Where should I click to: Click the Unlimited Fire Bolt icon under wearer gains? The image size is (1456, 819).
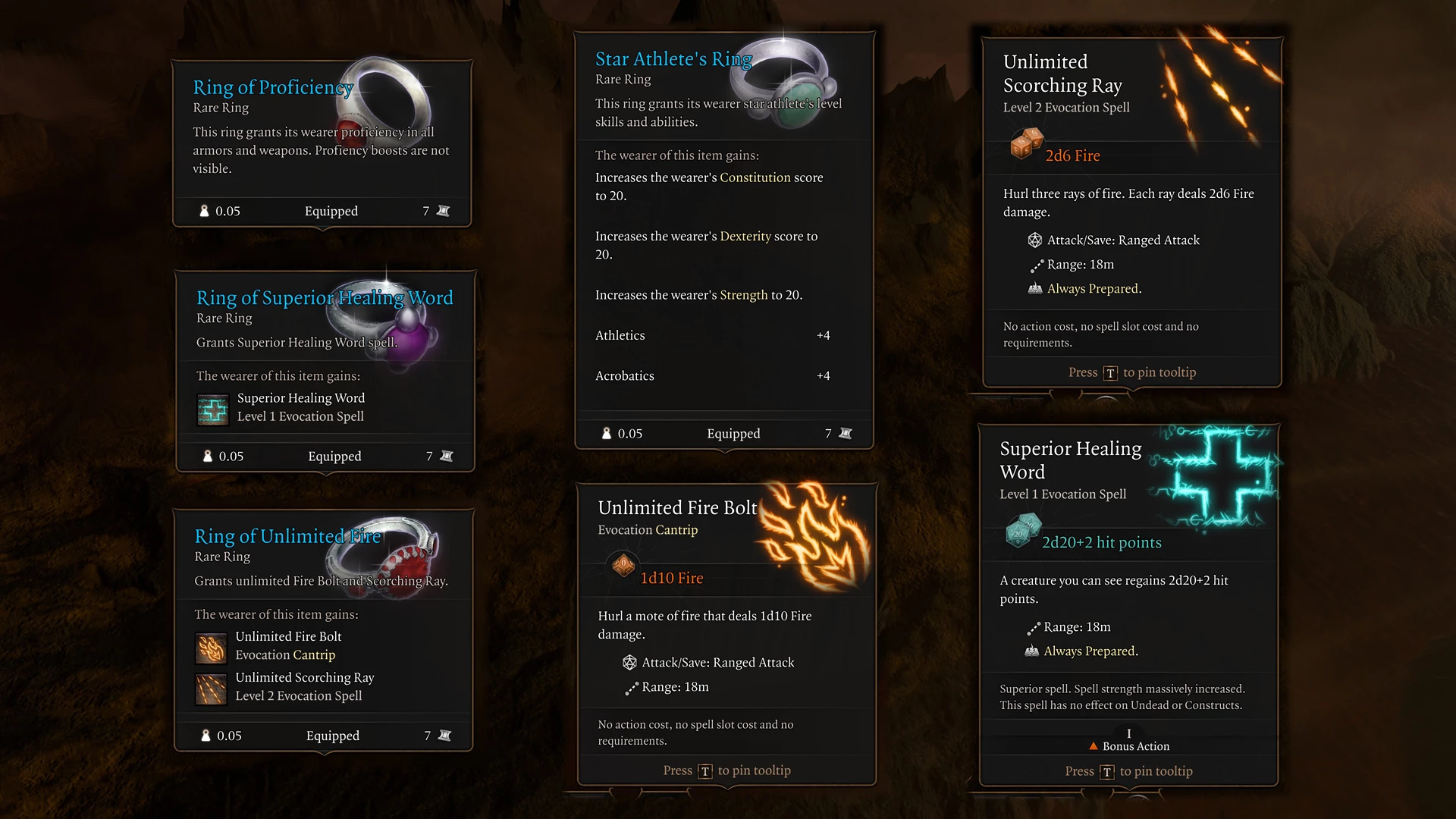pyautogui.click(x=211, y=648)
